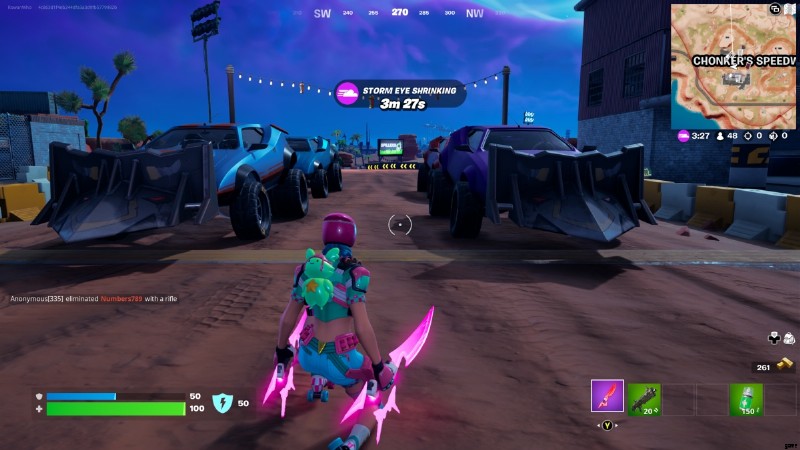Click the gold bars currency icon
Image resolution: width=800 pixels, height=450 pixels.
coord(788,366)
